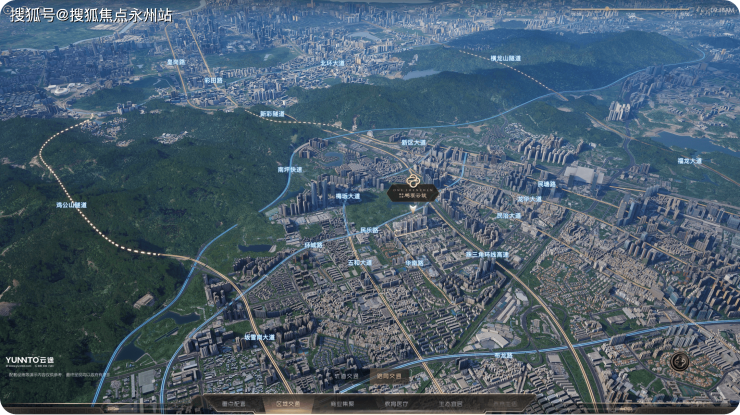Select the central project marker label
The image size is (740, 415).
click(413, 195)
